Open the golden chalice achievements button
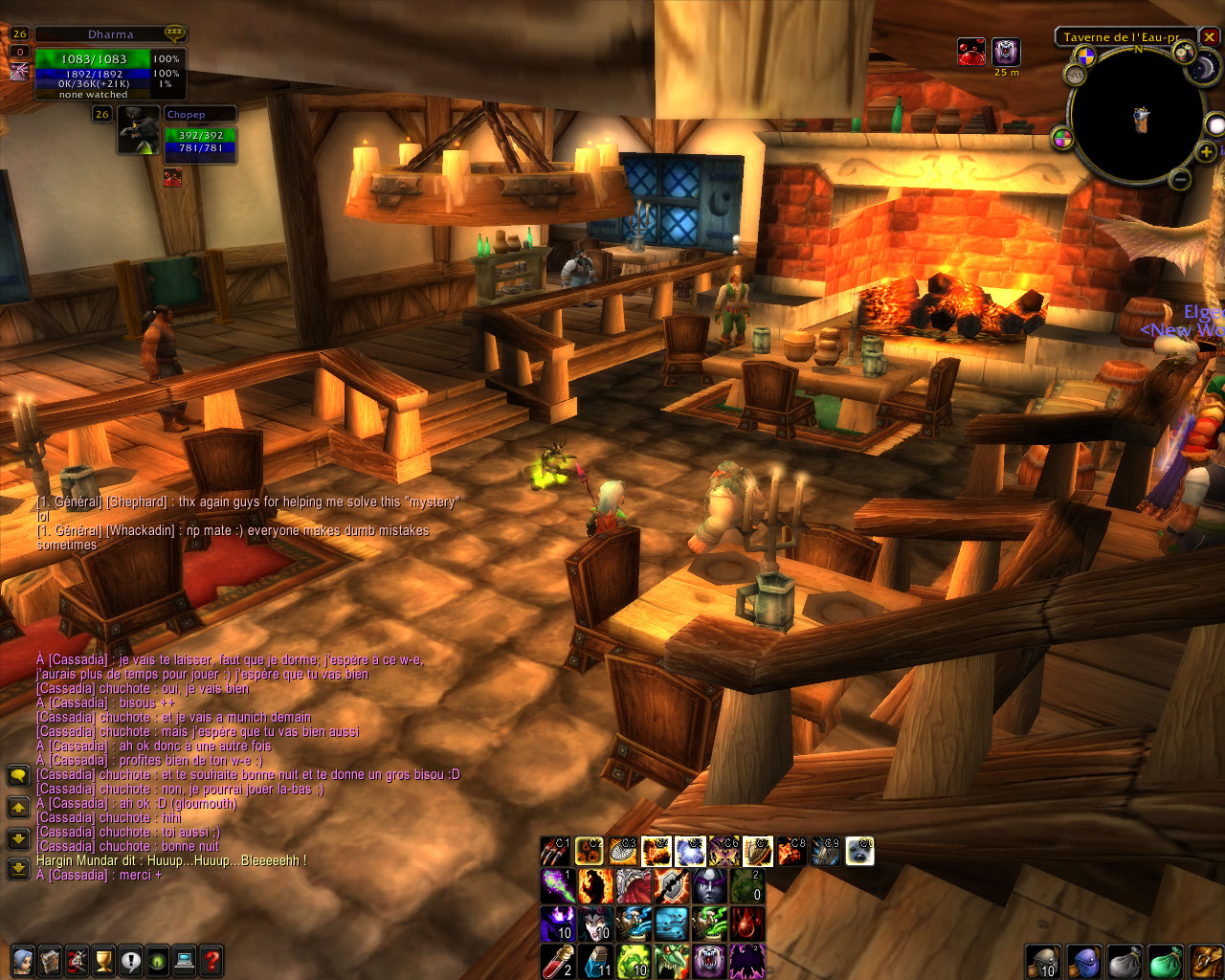The height and width of the screenshot is (980, 1225). click(x=103, y=960)
